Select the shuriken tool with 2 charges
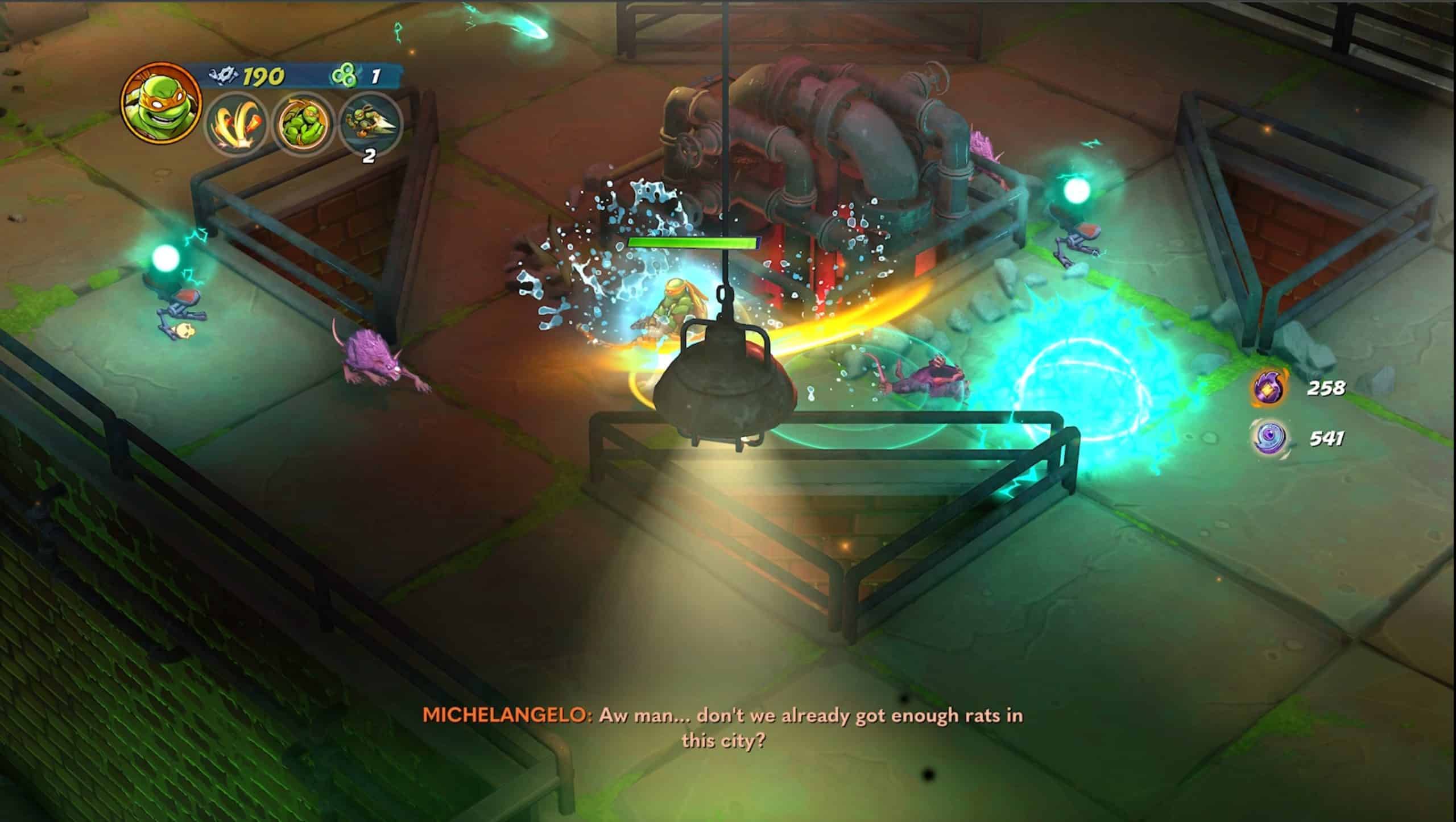This screenshot has height=822, width=1456. tap(370, 125)
